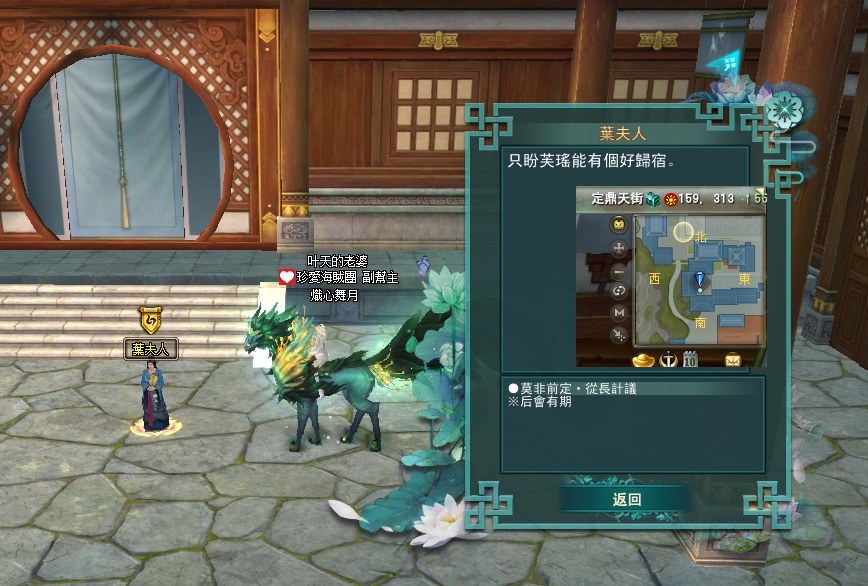This screenshot has width=868, height=586.
Task: Click the teal treasure chest beside 定鼎天街
Action: (x=652, y=198)
